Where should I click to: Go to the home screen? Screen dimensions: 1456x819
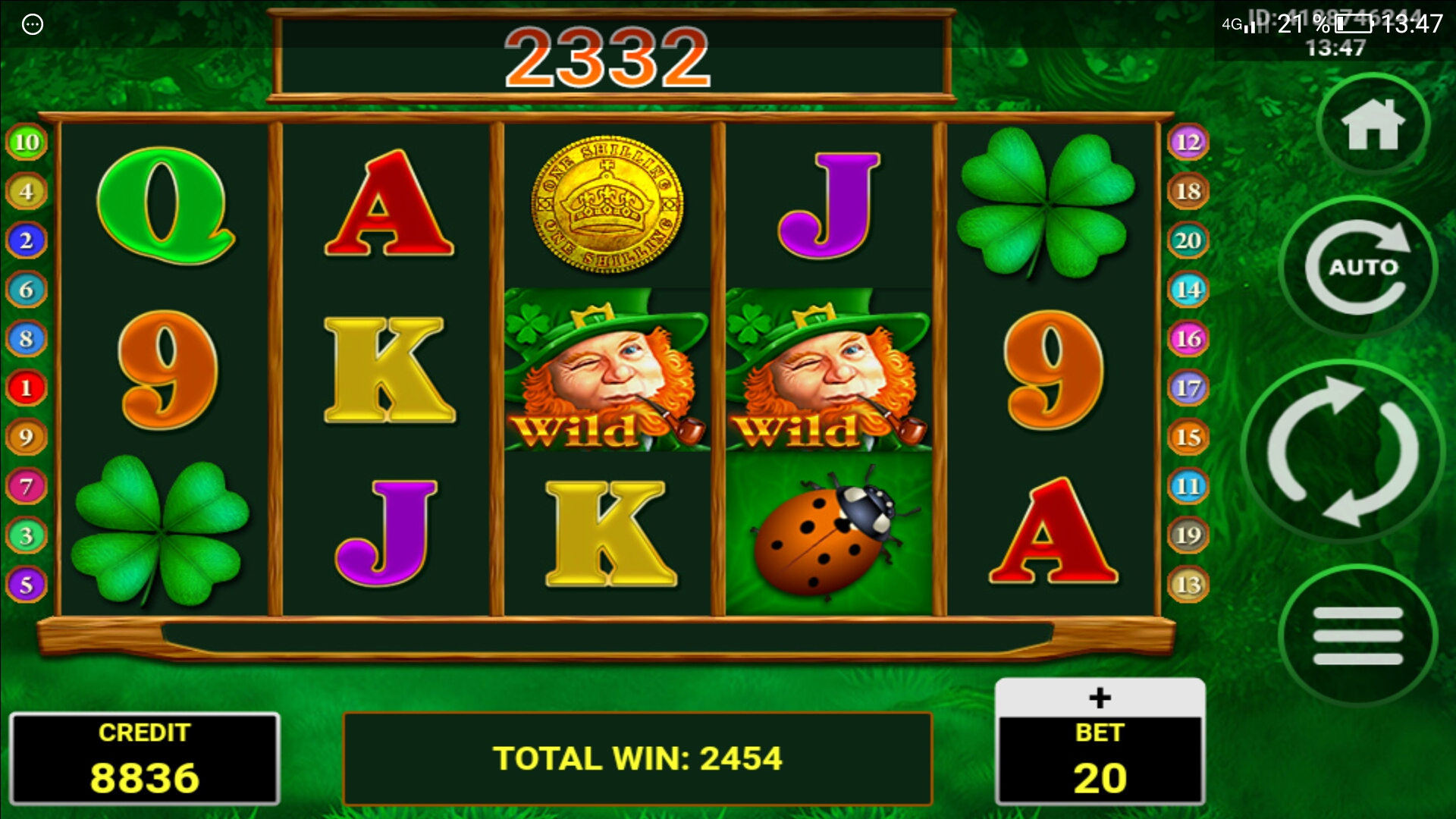tap(1373, 125)
